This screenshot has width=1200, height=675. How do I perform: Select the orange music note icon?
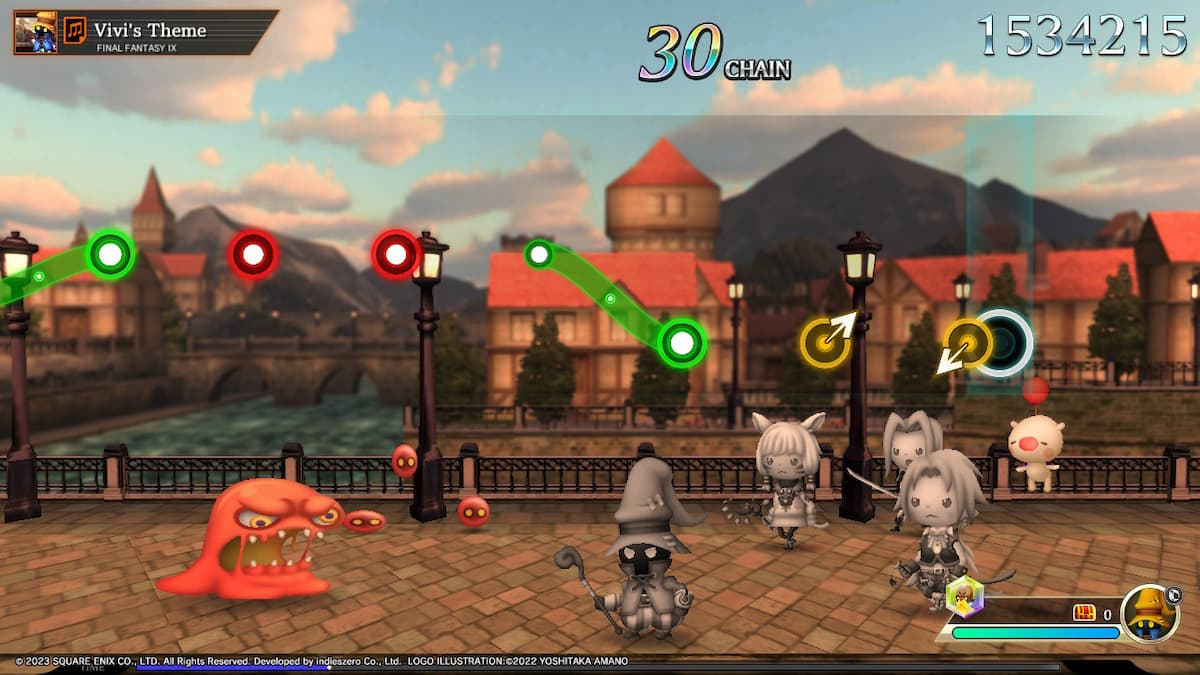(75, 31)
